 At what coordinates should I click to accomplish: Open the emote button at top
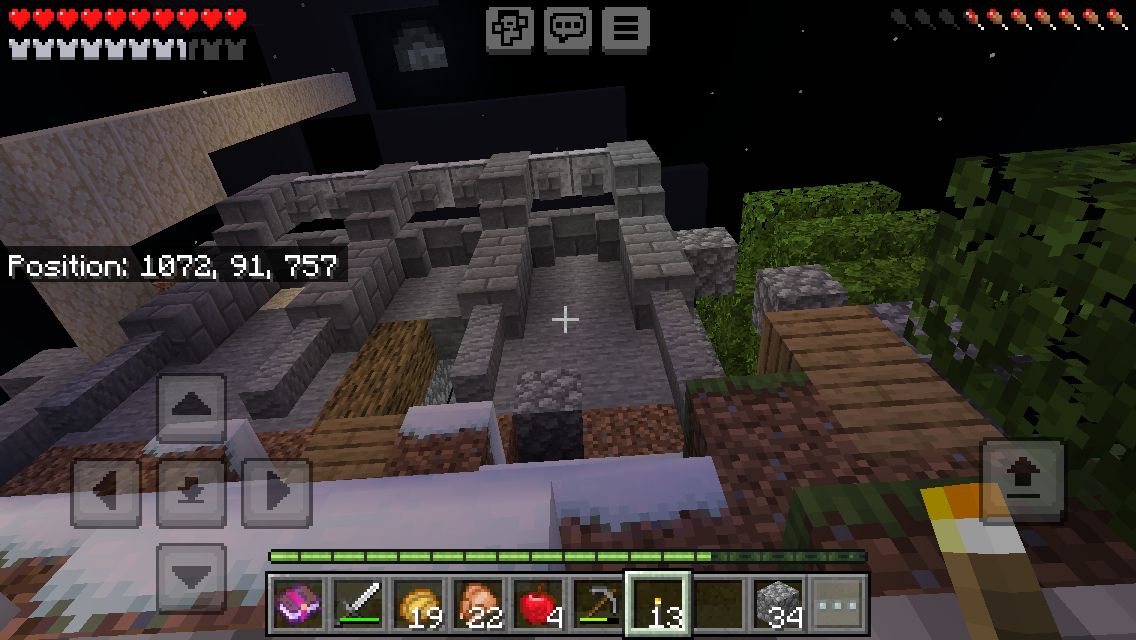pos(510,28)
